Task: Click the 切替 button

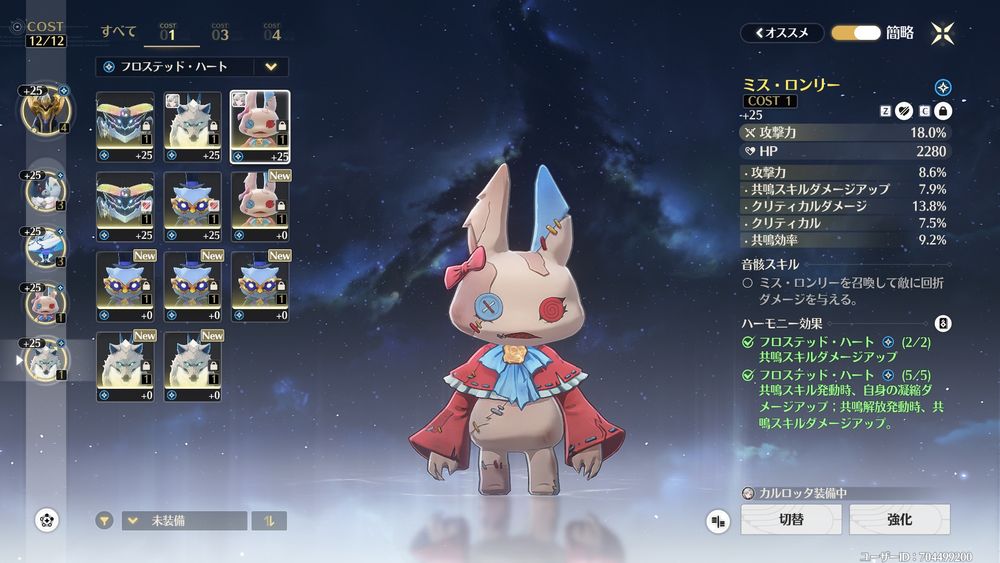Action: [790, 520]
